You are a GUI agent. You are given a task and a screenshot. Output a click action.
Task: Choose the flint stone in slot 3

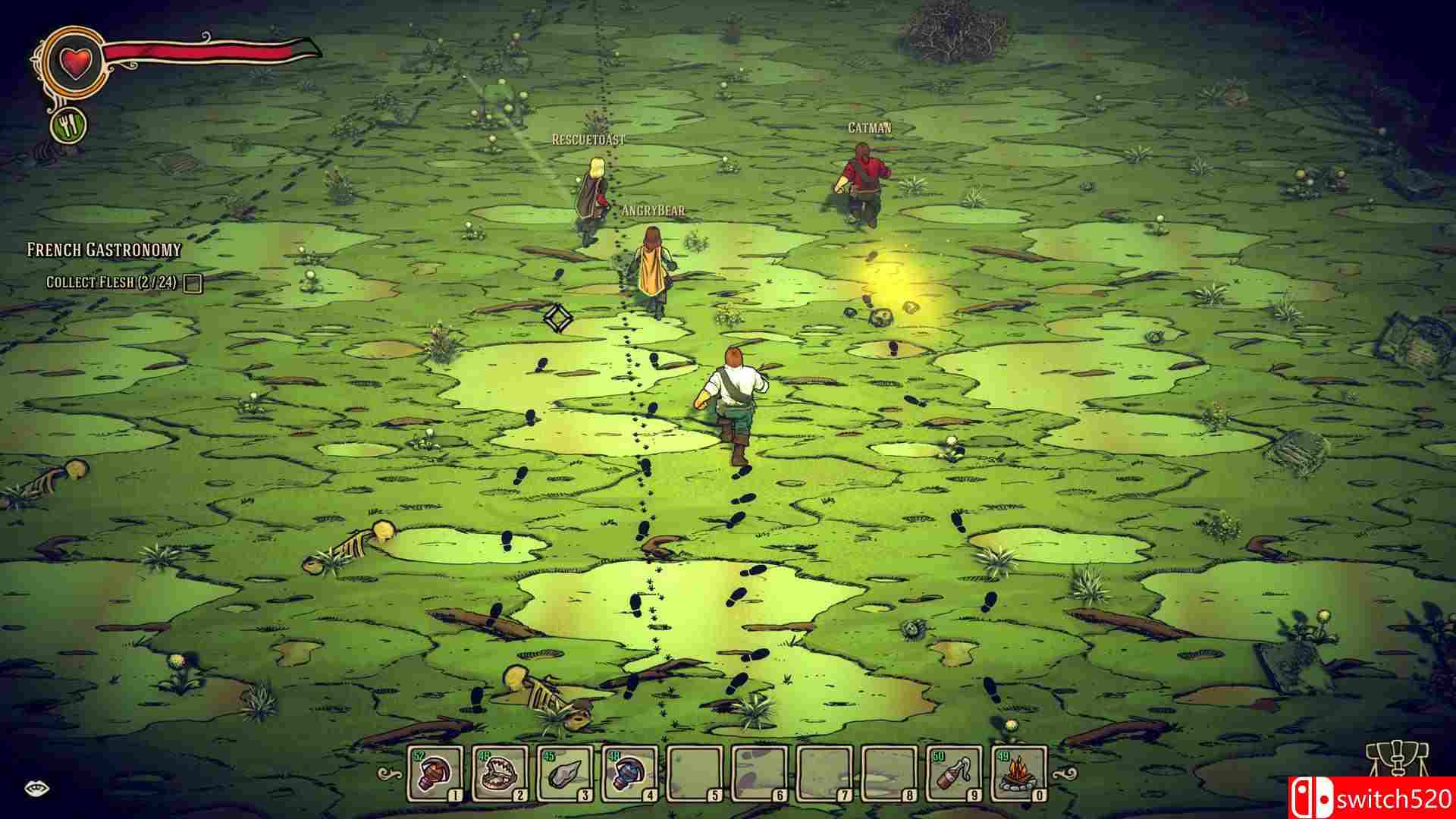click(x=565, y=774)
